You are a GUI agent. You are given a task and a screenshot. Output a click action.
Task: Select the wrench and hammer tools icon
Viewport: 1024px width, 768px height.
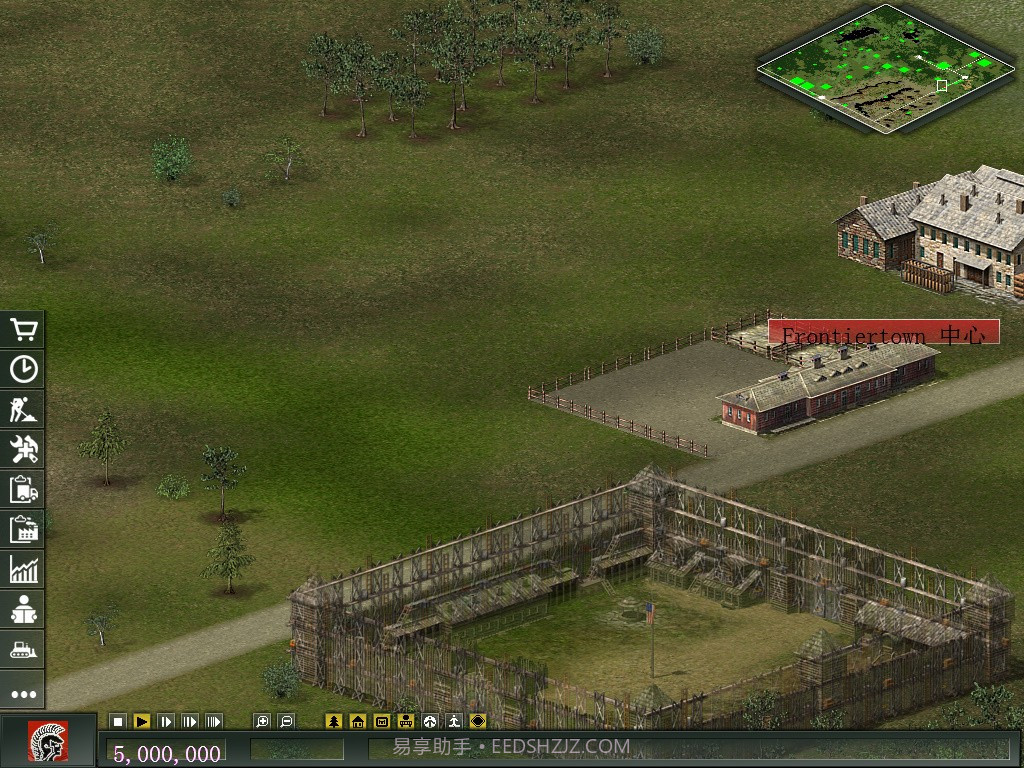click(x=23, y=449)
